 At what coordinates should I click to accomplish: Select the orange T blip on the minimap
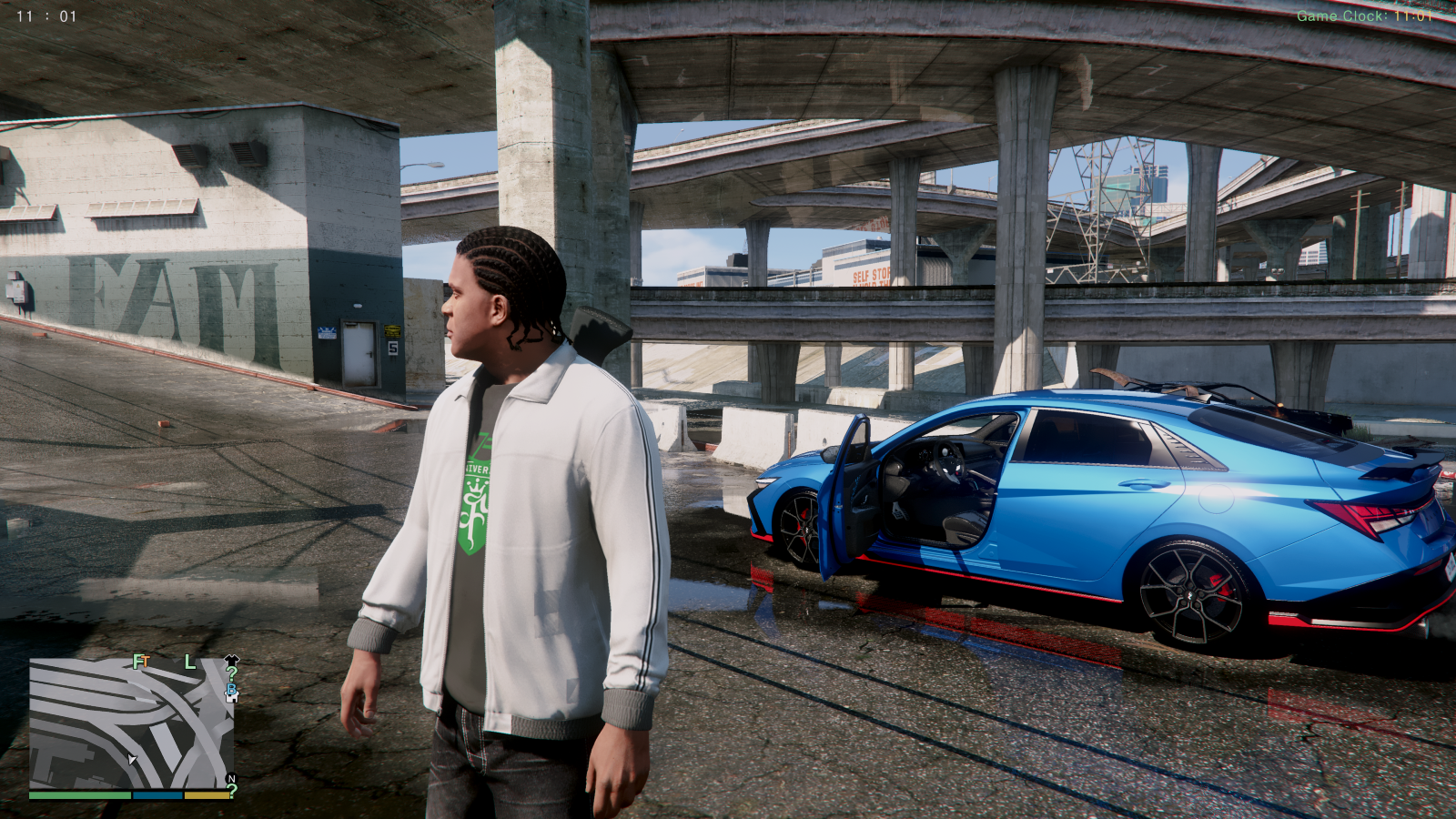146,662
